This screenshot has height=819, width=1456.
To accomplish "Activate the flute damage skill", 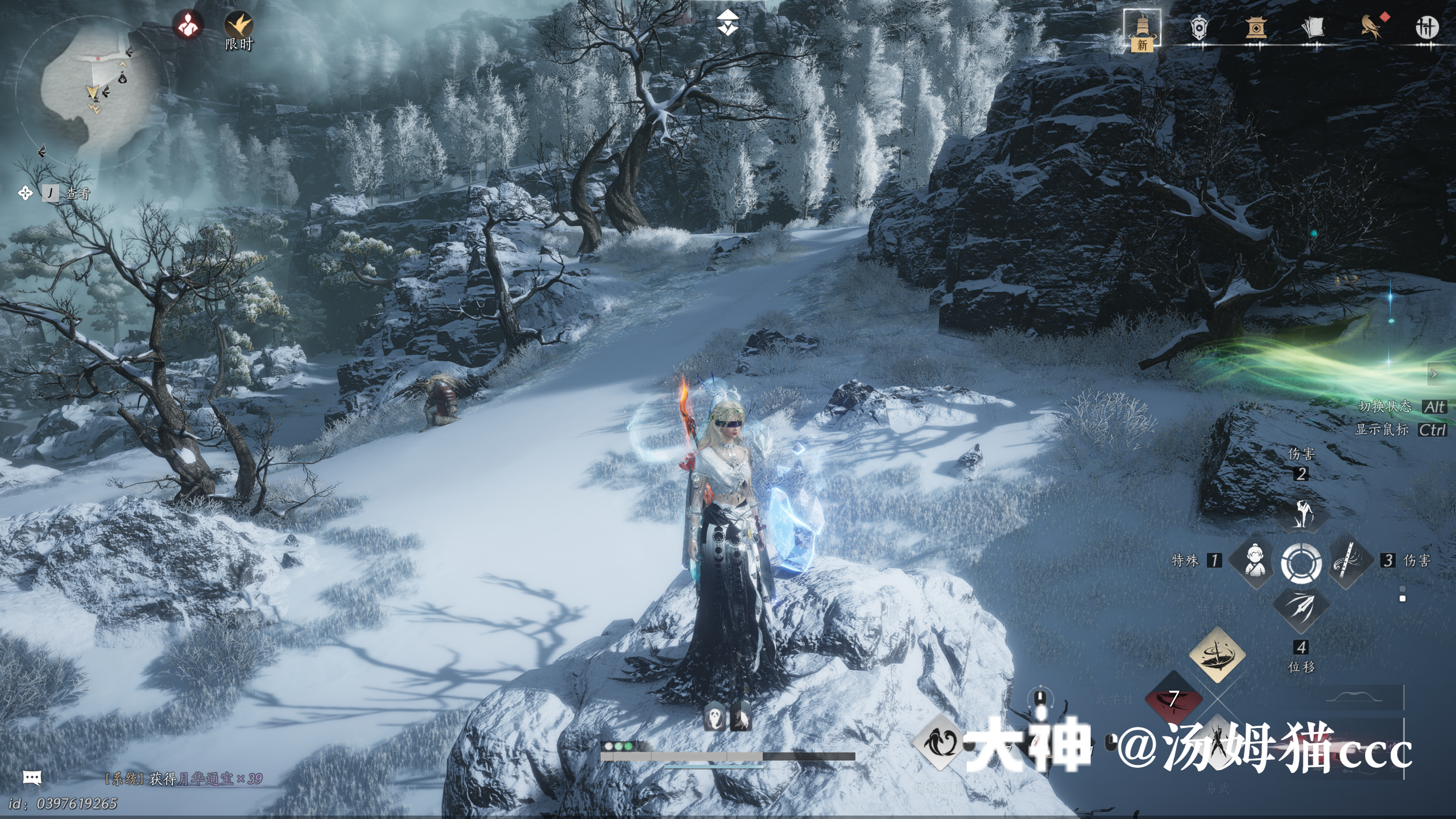I will pos(1347,561).
